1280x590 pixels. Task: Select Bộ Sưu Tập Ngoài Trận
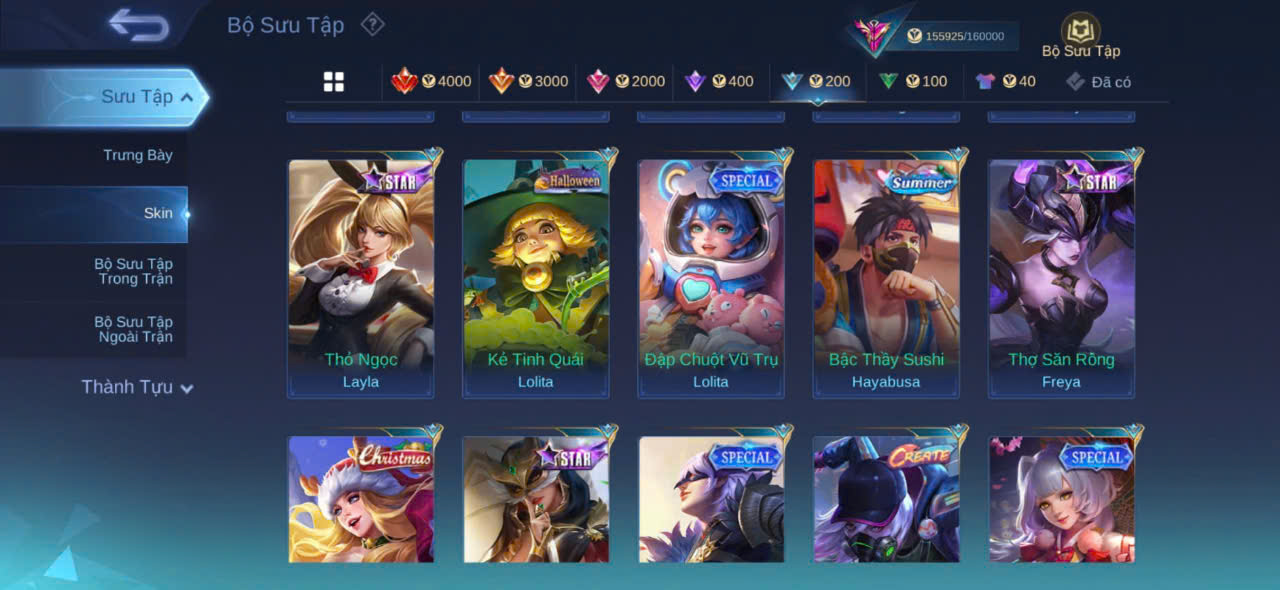click(133, 329)
